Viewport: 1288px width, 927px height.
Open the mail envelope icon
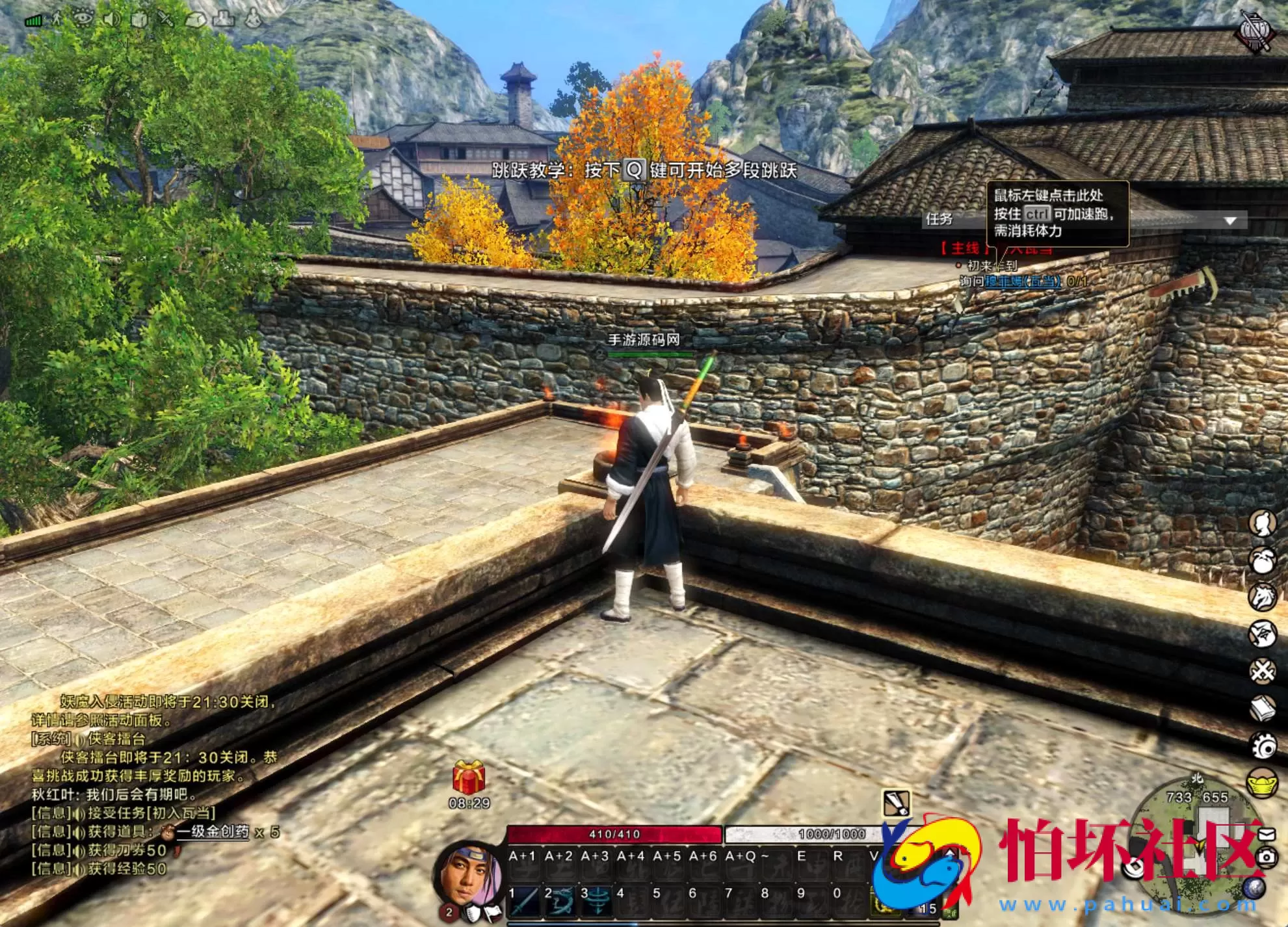[x=1267, y=833]
